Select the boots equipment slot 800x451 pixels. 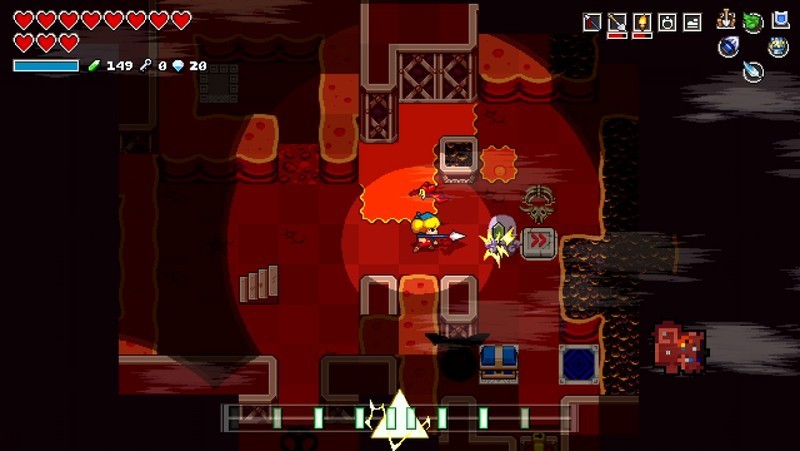pyautogui.click(x=690, y=22)
